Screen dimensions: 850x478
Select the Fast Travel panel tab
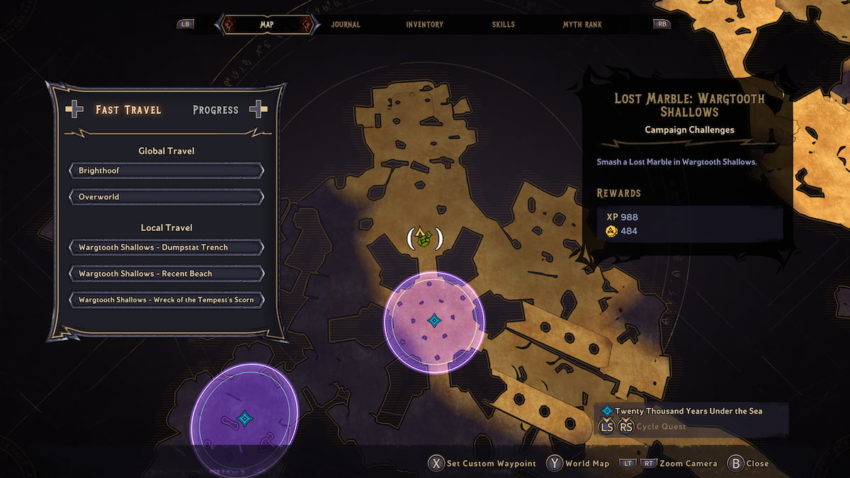[x=128, y=110]
